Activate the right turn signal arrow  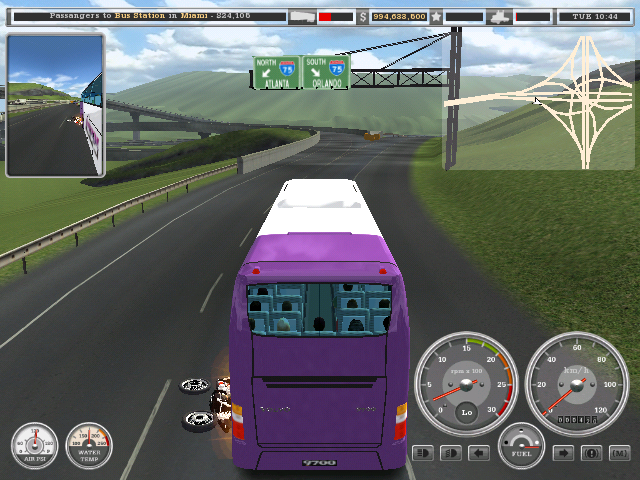tap(564, 453)
